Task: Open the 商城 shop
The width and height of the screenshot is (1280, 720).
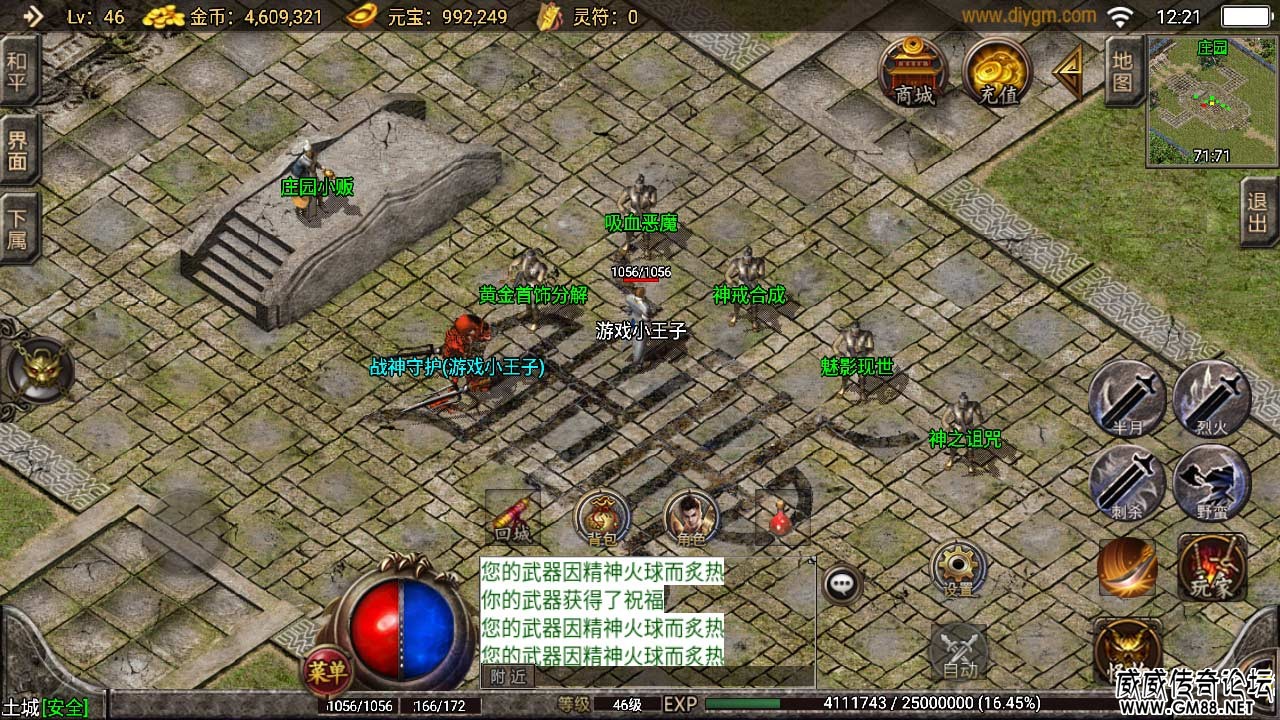Action: pos(913,70)
